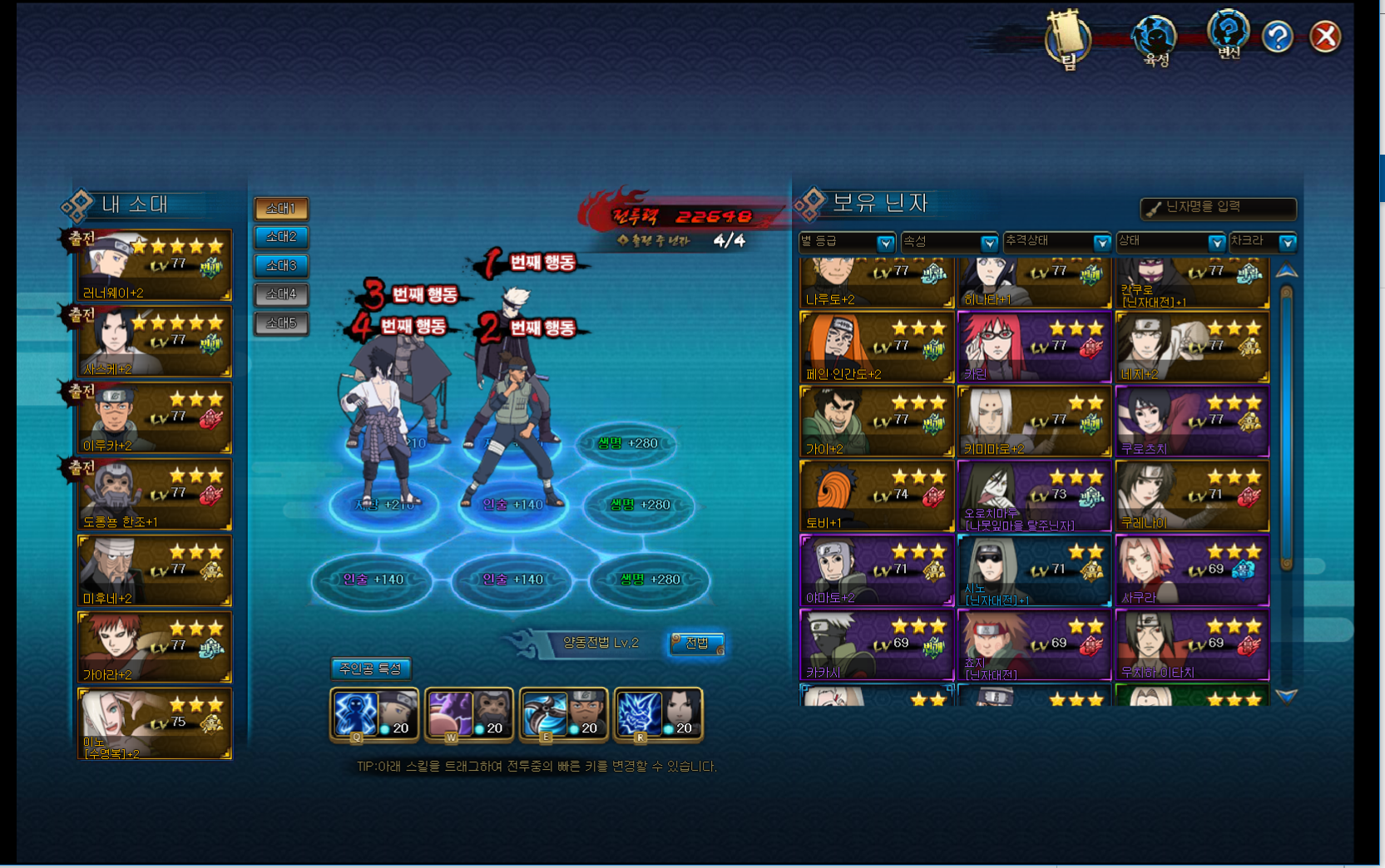Open the 변신 transformation icon
1385x868 pixels.
1228,35
